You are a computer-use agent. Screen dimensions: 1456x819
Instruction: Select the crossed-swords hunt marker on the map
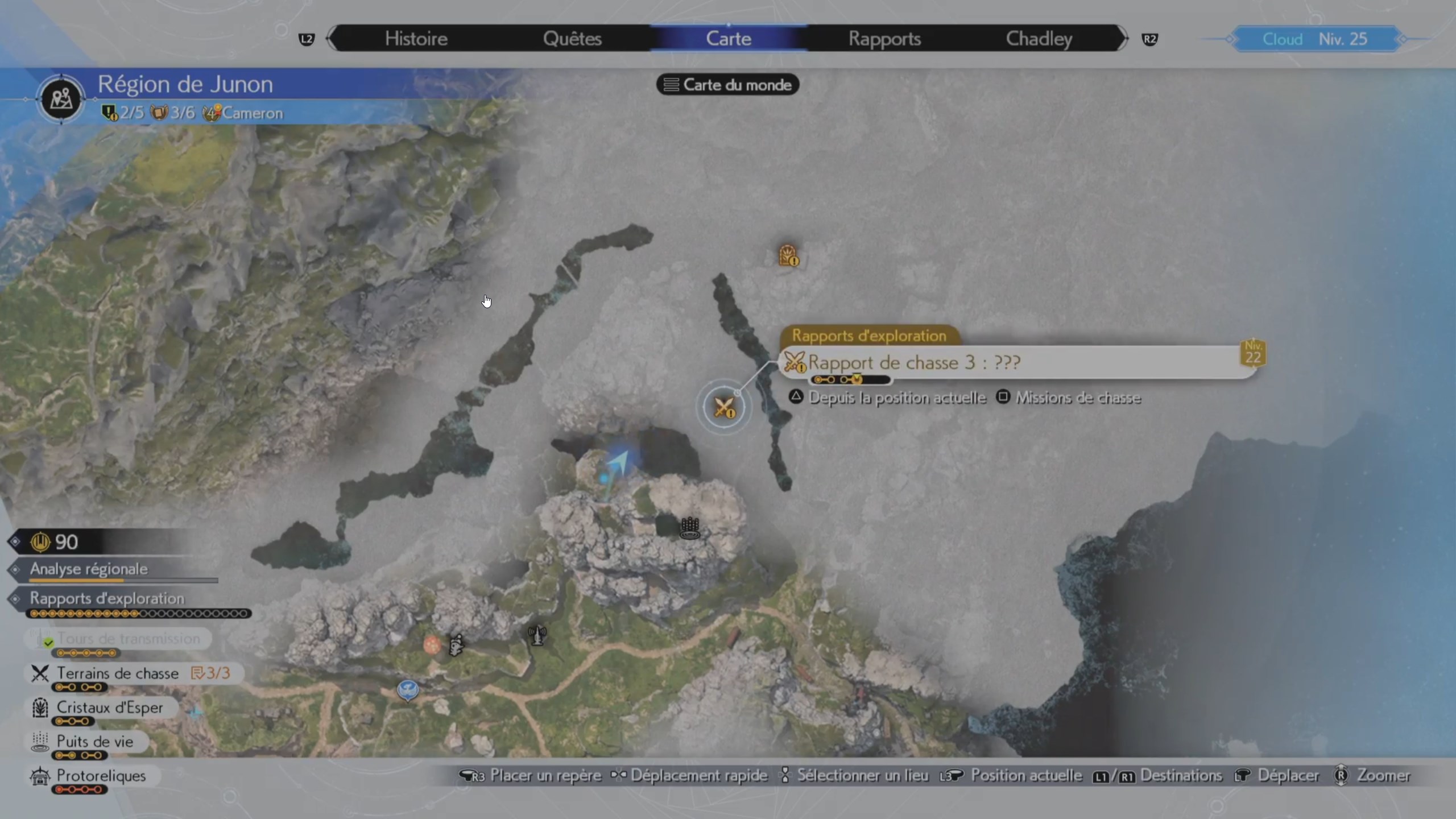point(724,407)
